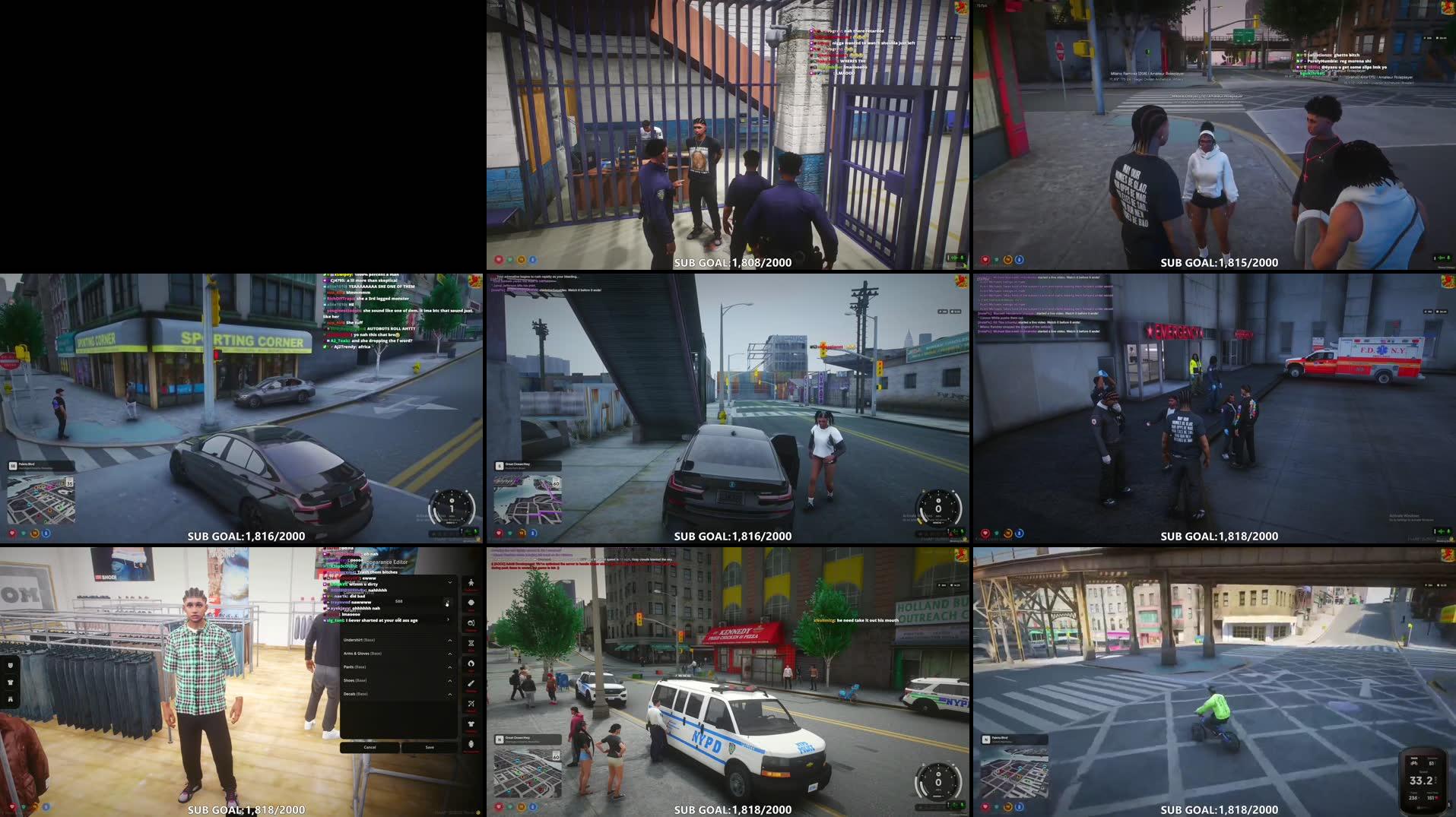Switch to the Face tab in the editor sidebar
The image size is (1456, 817).
471,603
